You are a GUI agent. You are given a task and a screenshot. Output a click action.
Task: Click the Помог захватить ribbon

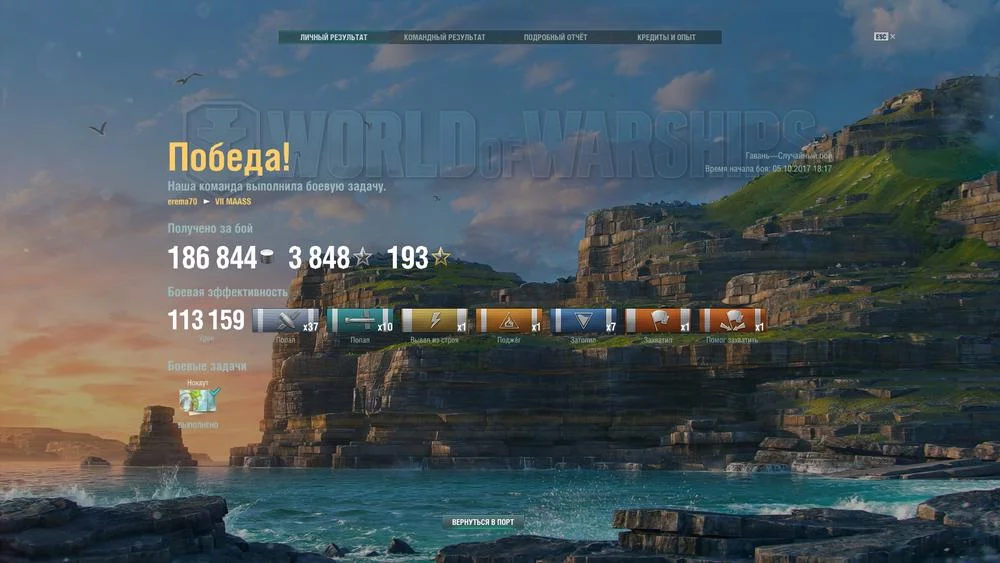[x=732, y=321]
